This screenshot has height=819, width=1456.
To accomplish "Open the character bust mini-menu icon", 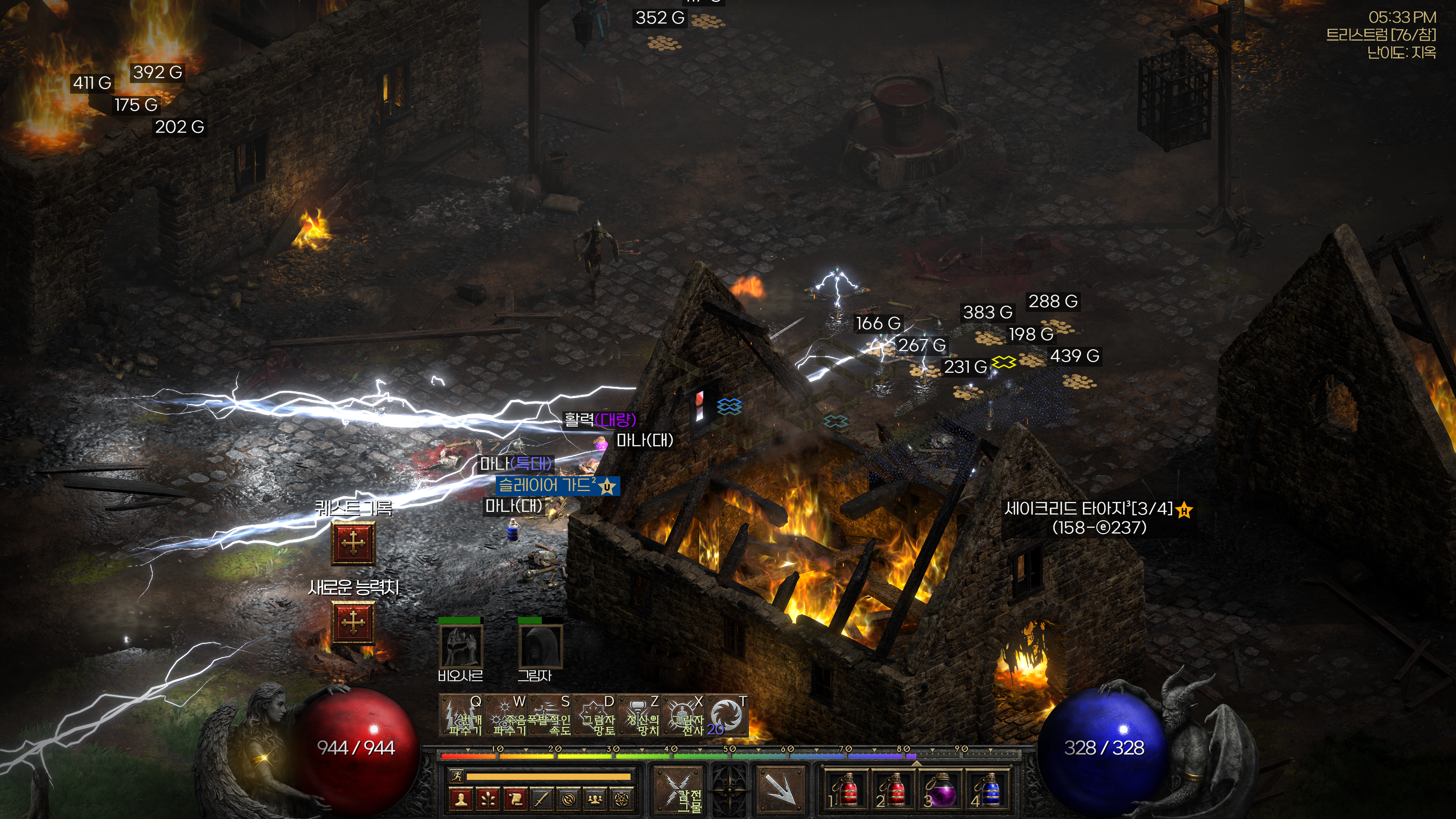I will [x=461, y=799].
